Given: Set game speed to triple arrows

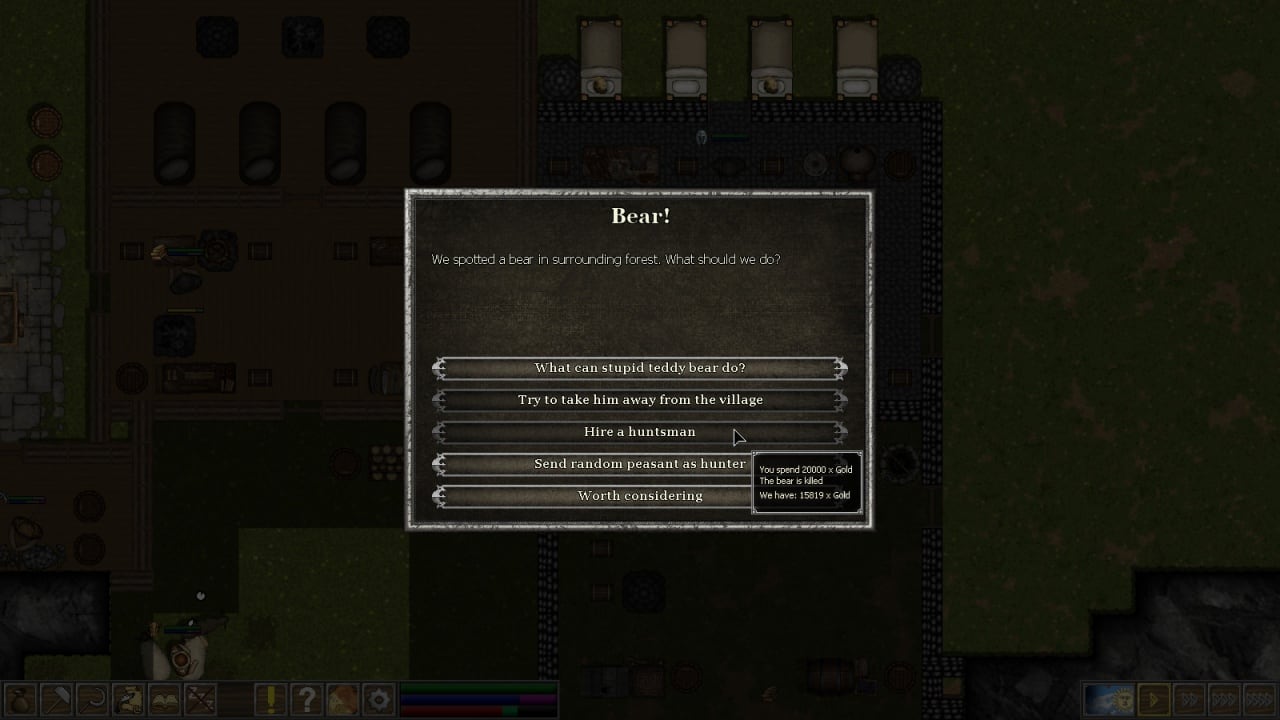Looking at the screenshot, I should click(x=1224, y=699).
